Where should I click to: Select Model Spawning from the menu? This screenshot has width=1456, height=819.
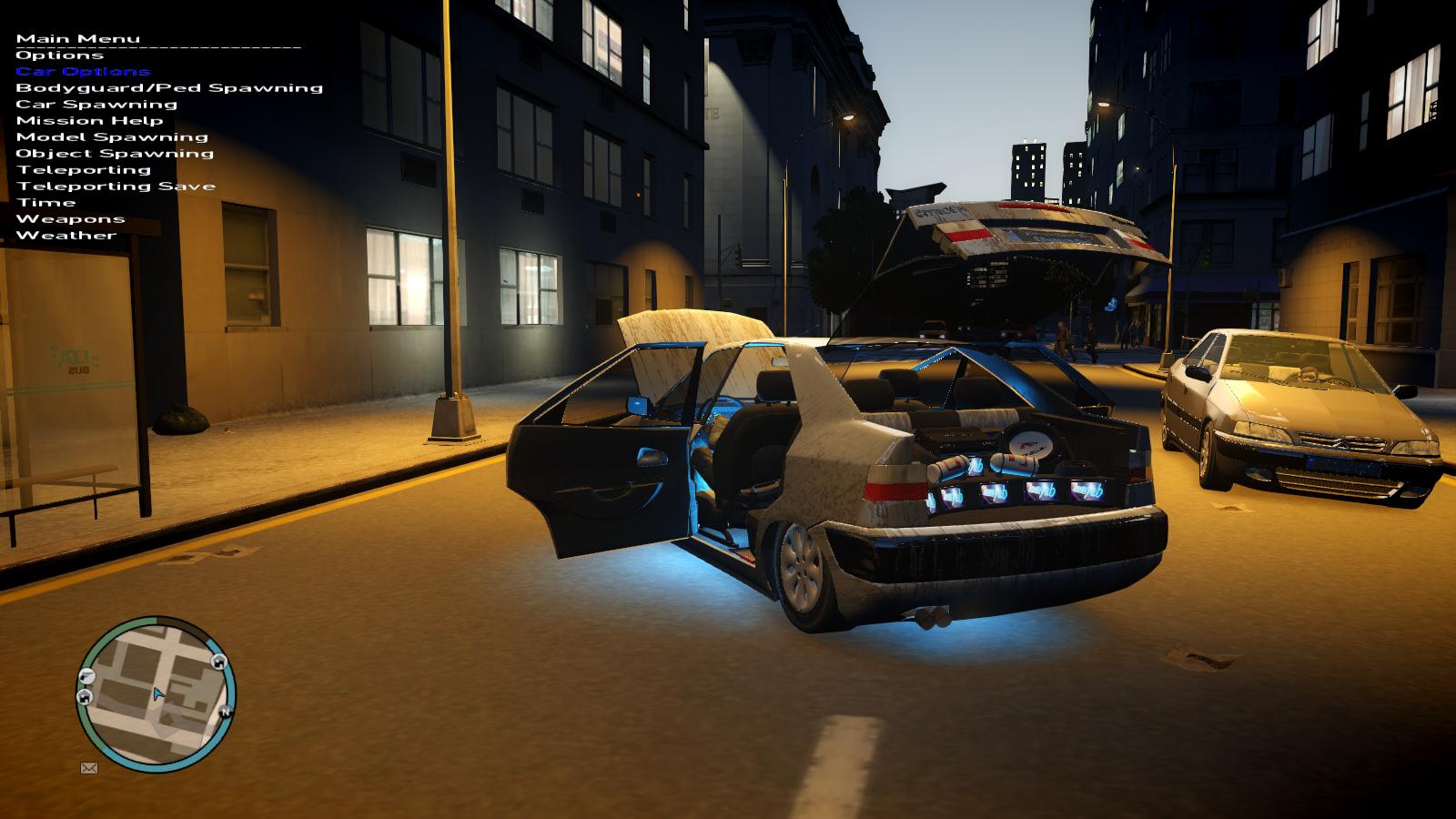tap(112, 137)
